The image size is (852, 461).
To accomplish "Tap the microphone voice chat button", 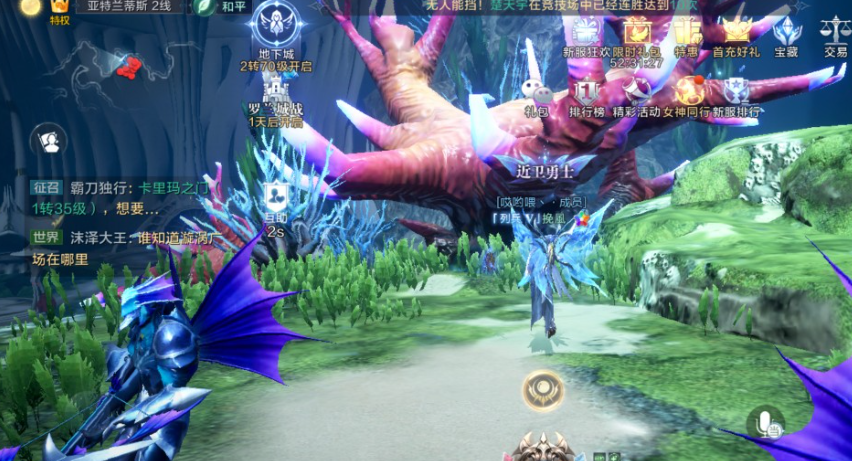I will pyautogui.click(x=765, y=422).
